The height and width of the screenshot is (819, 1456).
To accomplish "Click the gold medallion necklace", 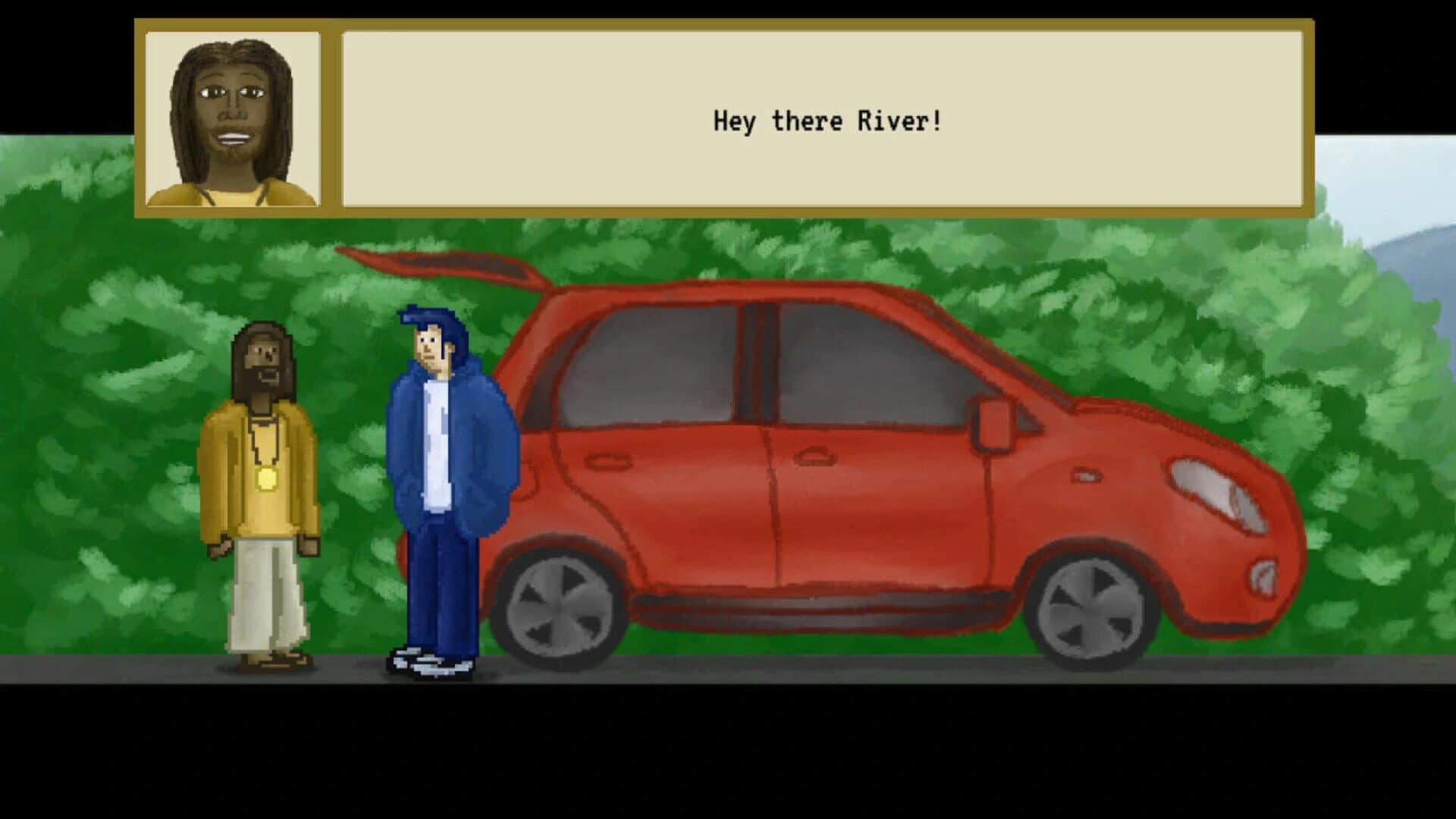I will pos(267,477).
